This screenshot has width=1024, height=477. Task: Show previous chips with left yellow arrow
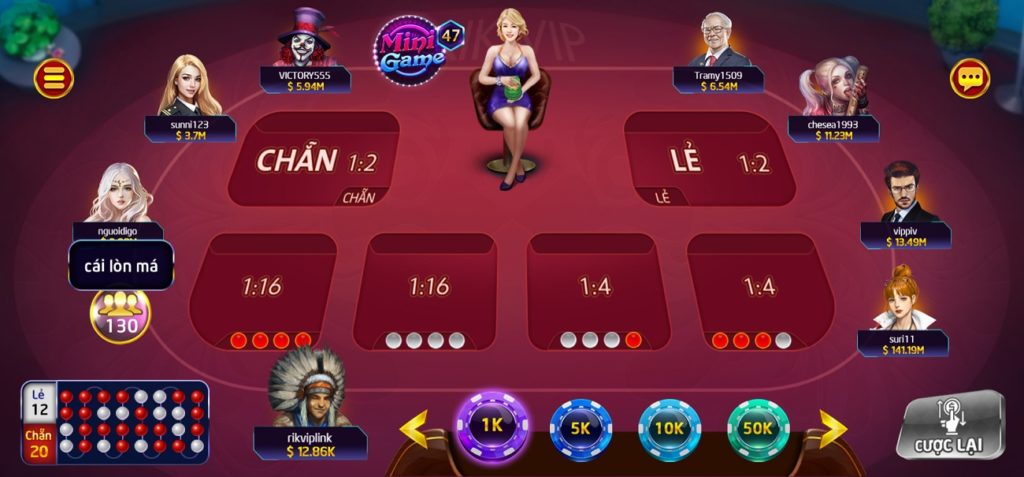click(x=414, y=429)
